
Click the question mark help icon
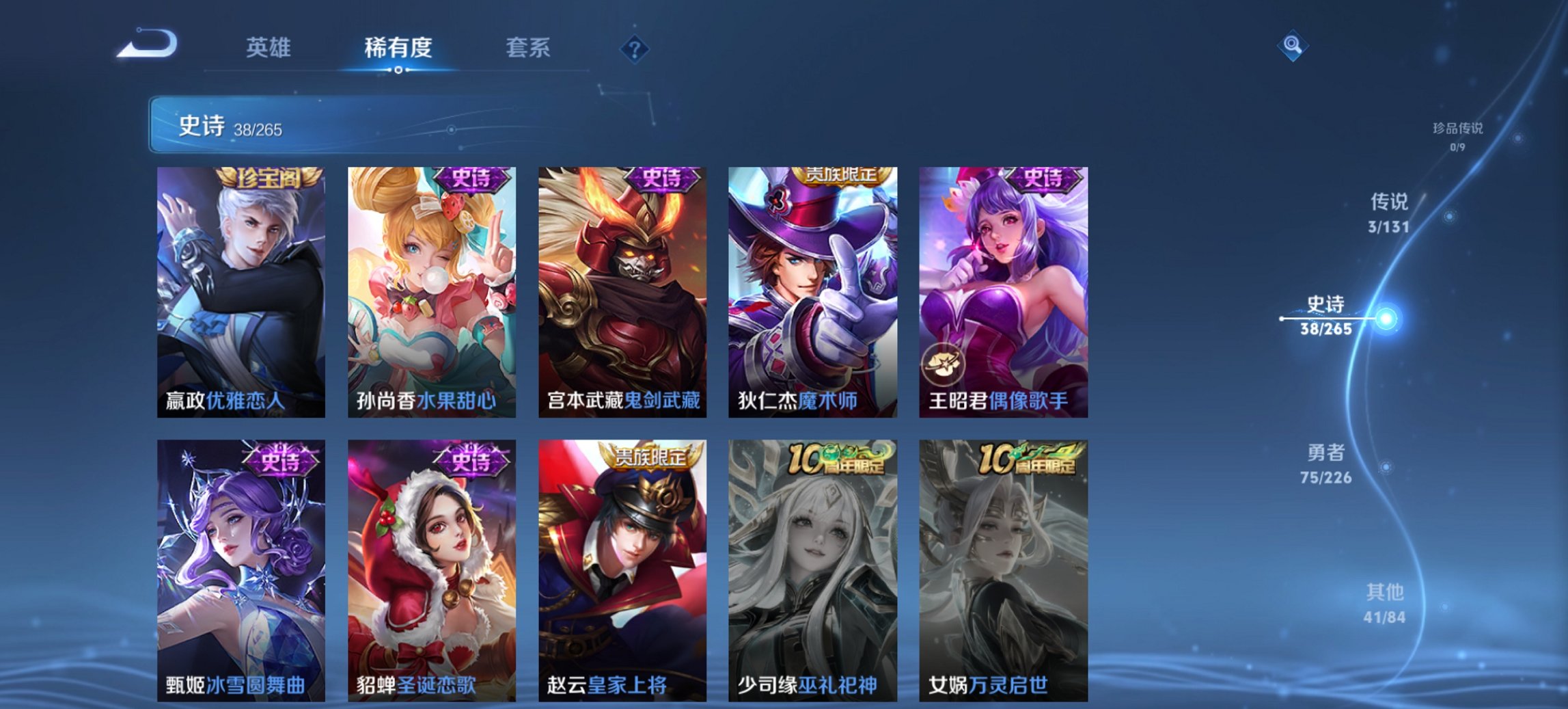634,49
